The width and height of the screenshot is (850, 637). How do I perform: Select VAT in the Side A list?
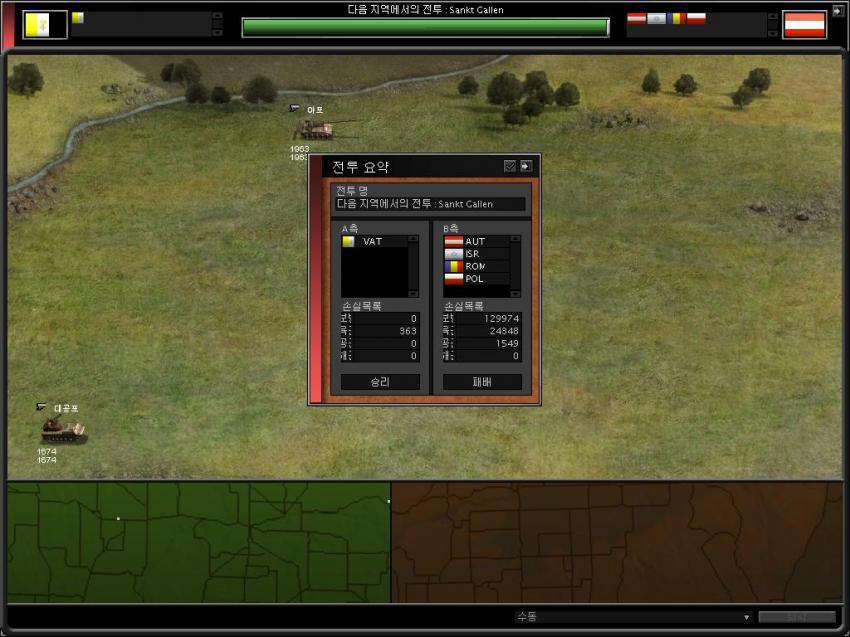[x=372, y=241]
